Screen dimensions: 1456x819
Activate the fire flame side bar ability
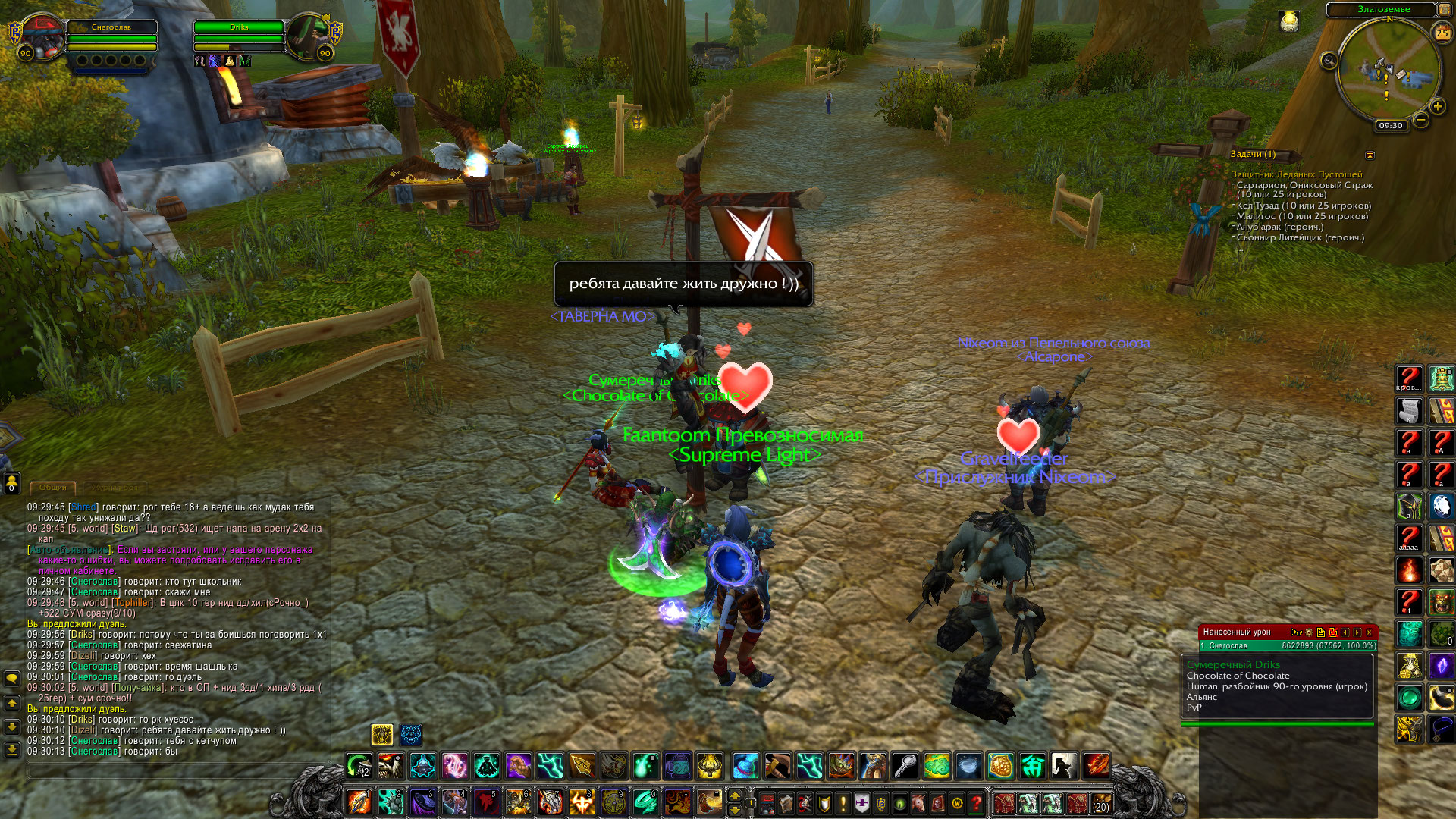click(1409, 570)
